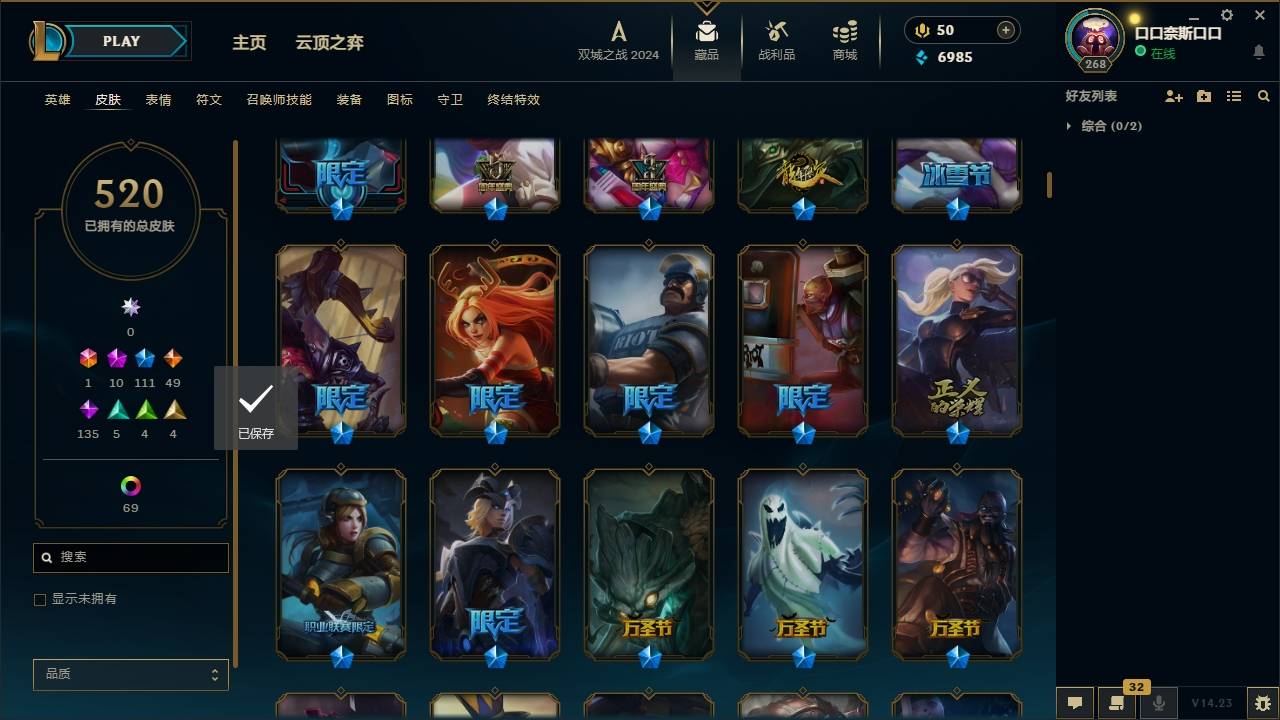Open the 品质 quality dropdown

pyautogui.click(x=130, y=674)
